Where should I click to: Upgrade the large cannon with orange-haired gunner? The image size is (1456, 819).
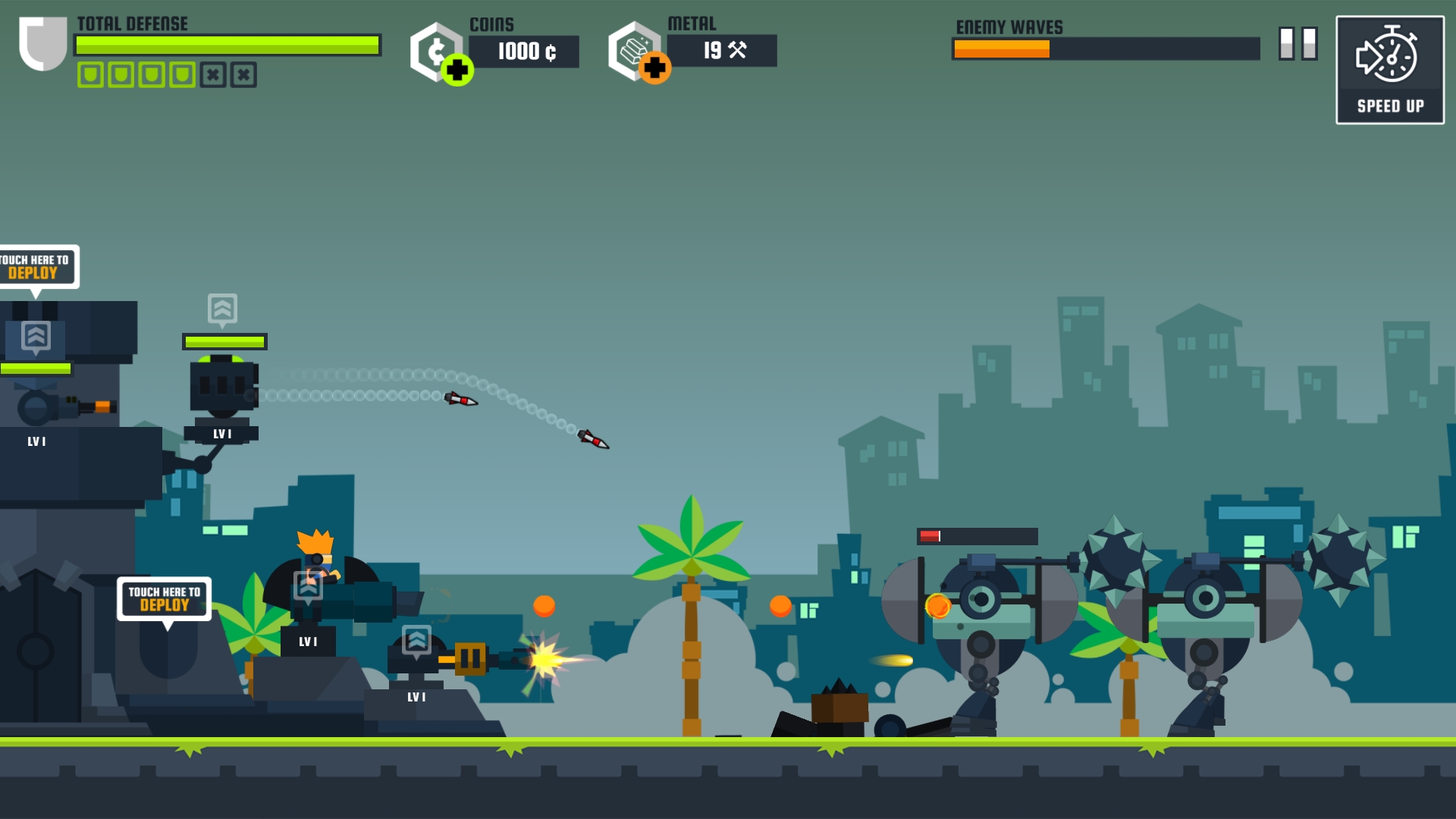(x=308, y=586)
